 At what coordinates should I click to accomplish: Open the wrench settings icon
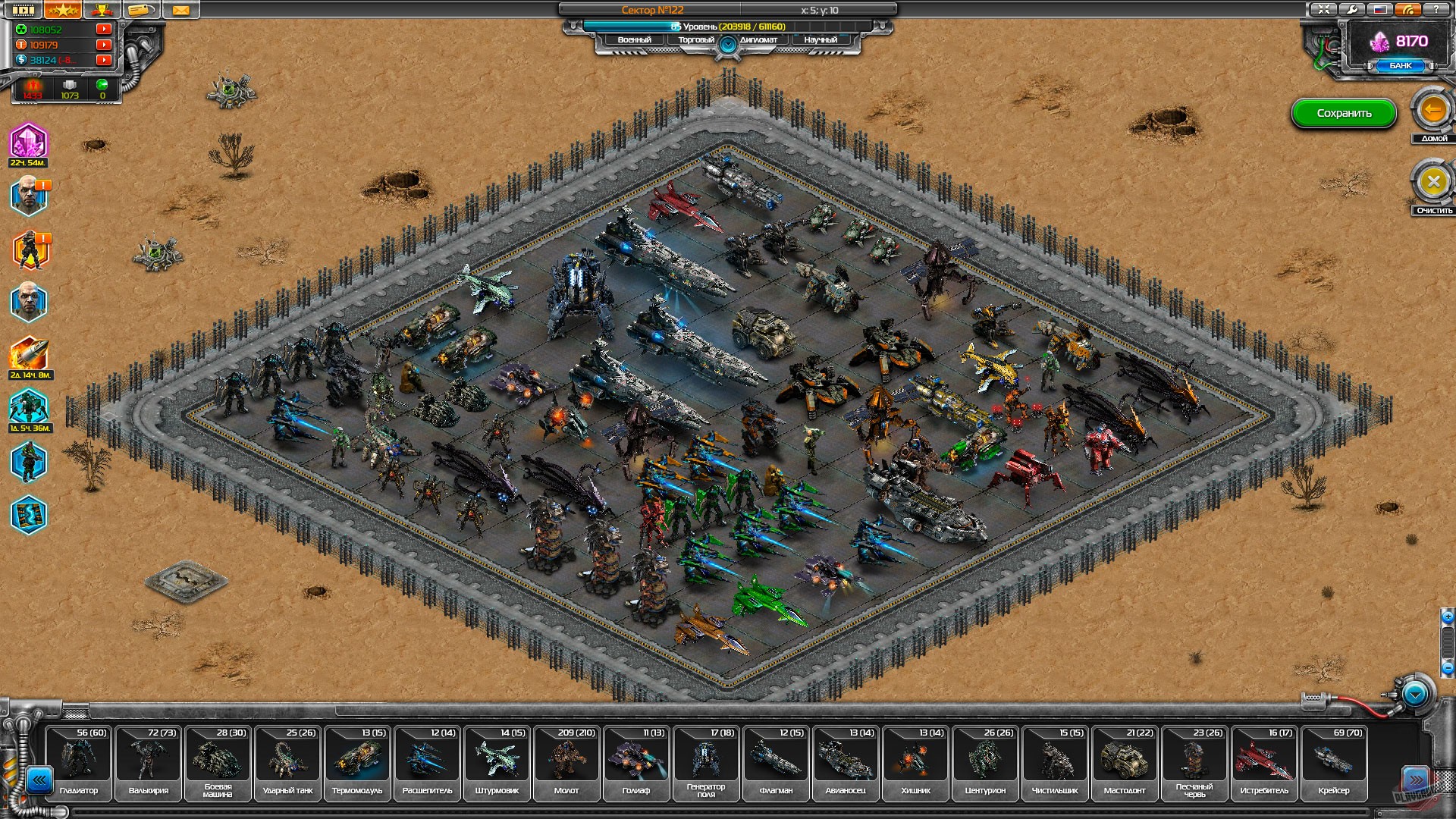[1351, 9]
